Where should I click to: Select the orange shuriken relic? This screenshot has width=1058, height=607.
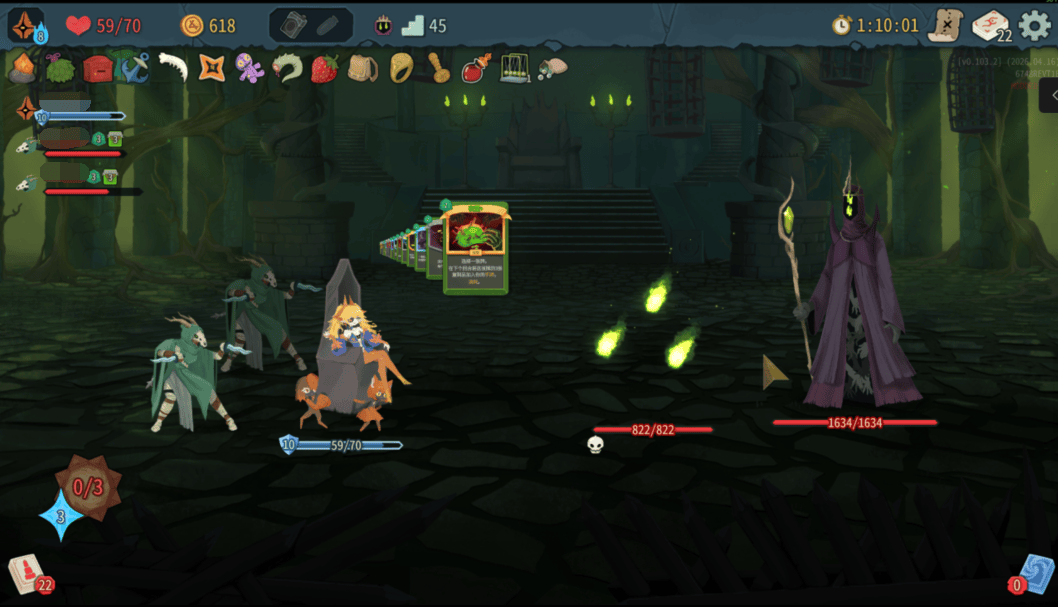211,68
